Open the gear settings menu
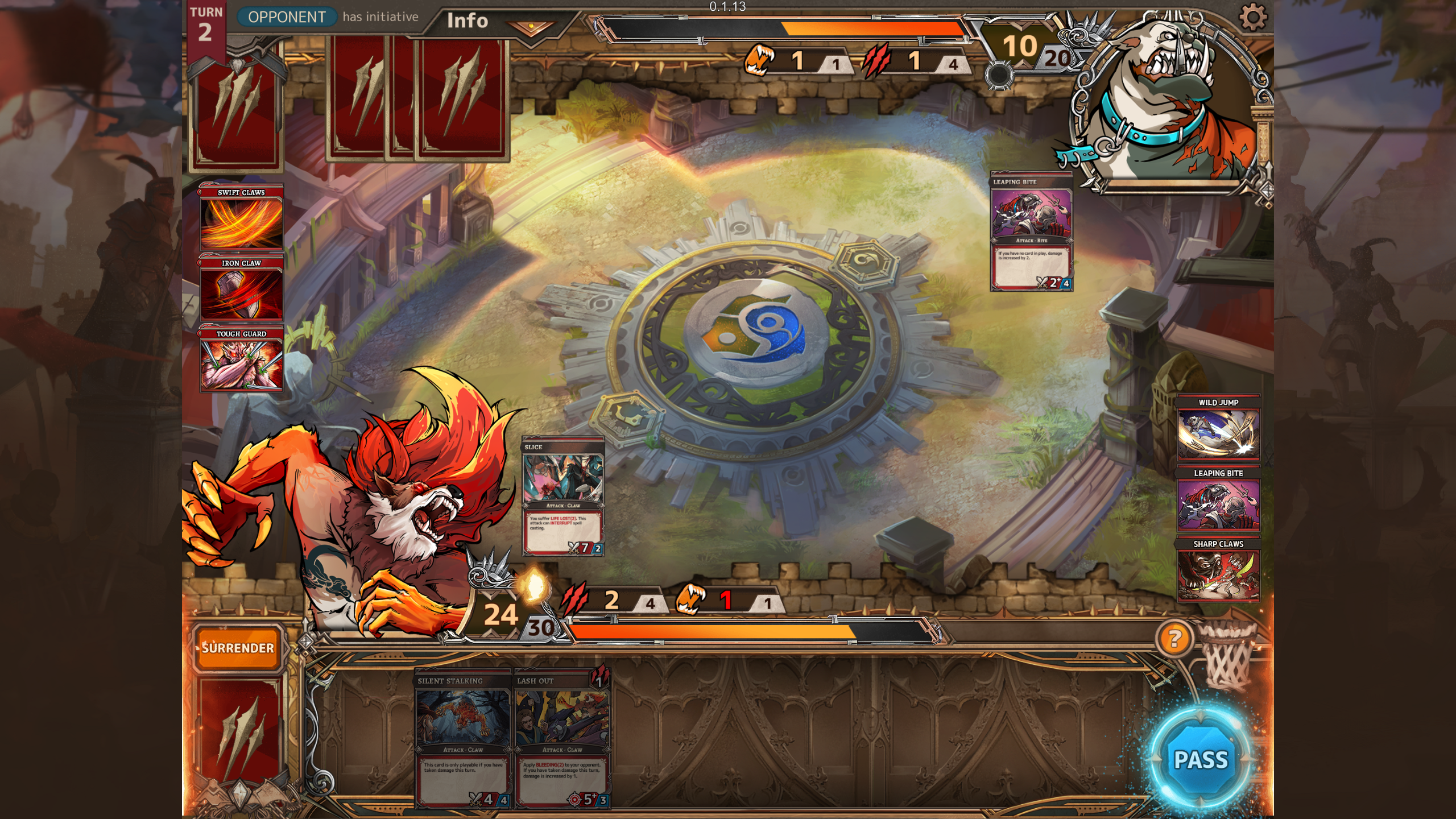 pyautogui.click(x=1252, y=17)
